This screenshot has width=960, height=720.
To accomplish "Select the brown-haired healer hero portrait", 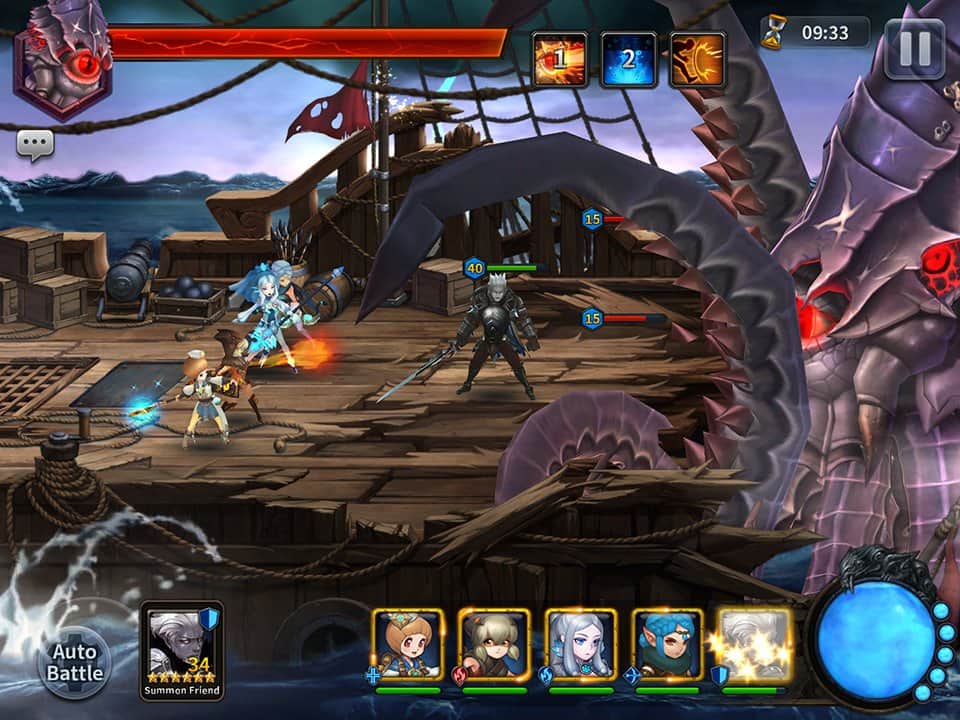I will 408,645.
